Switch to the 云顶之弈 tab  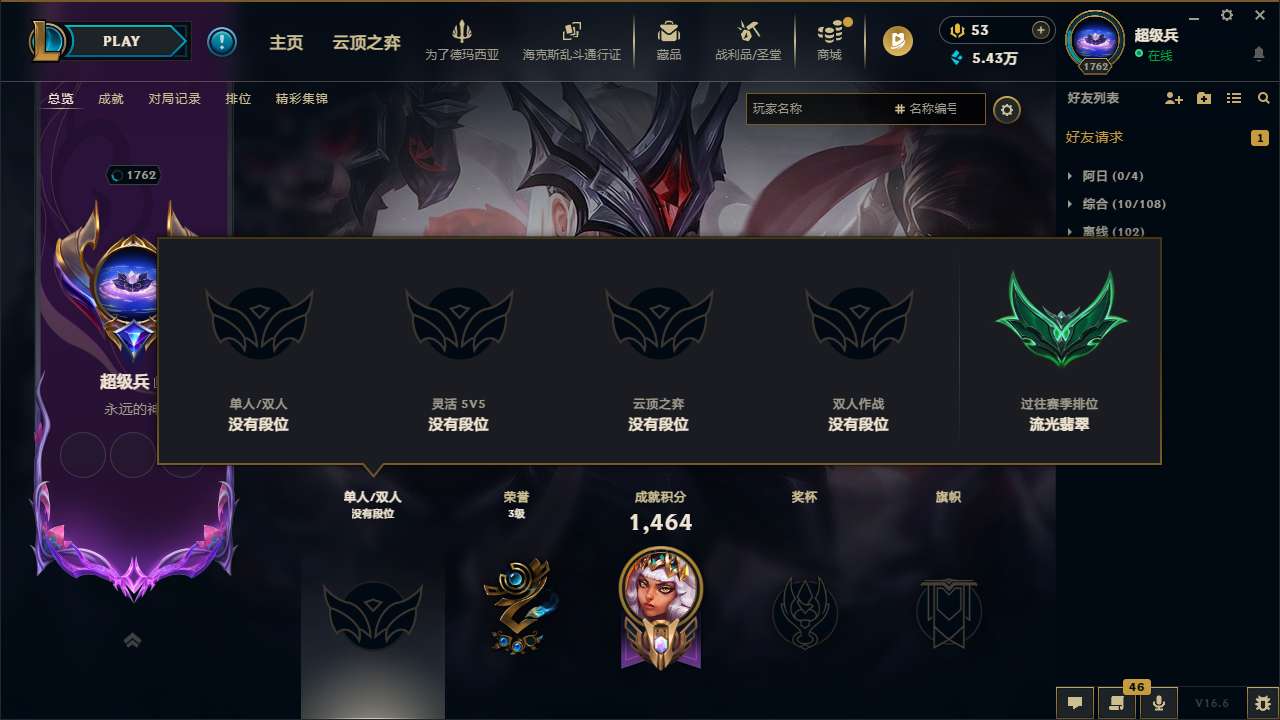(368, 41)
